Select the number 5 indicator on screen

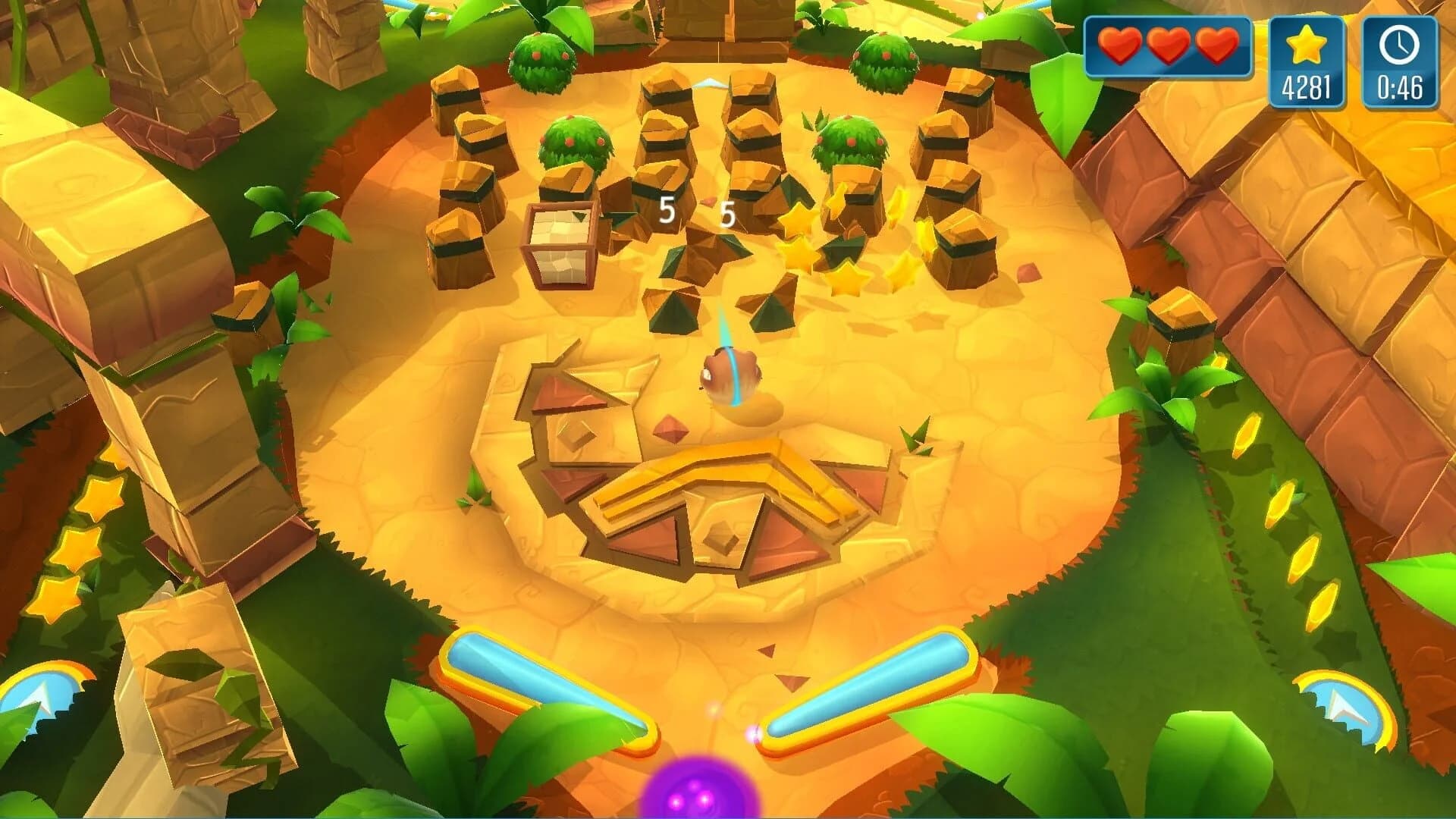coord(667,210)
